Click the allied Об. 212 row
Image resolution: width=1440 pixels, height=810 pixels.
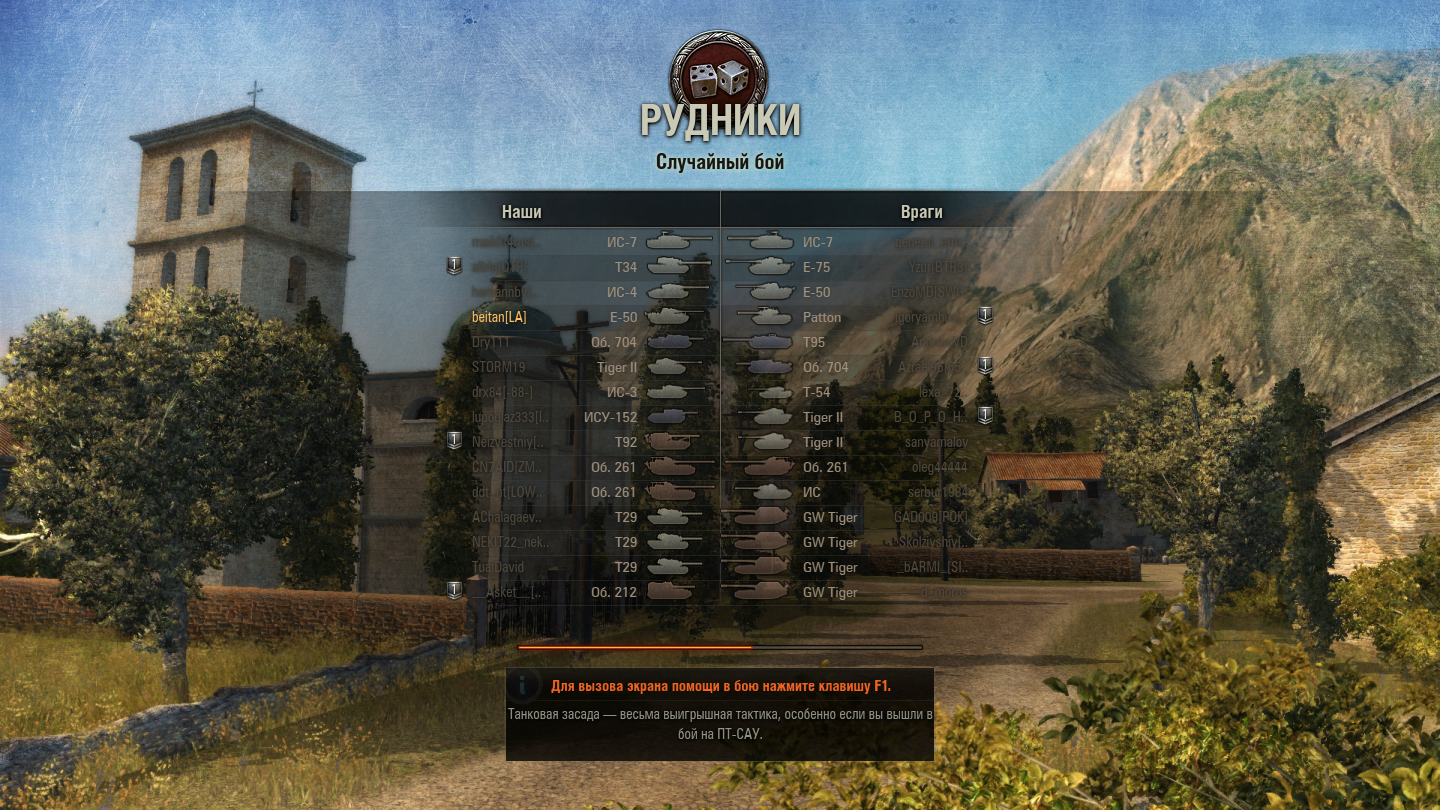point(580,592)
